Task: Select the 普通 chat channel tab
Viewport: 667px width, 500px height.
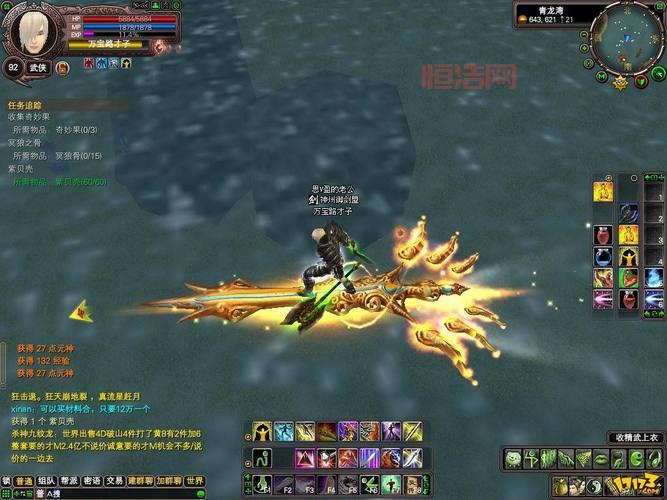Action: tap(23, 481)
